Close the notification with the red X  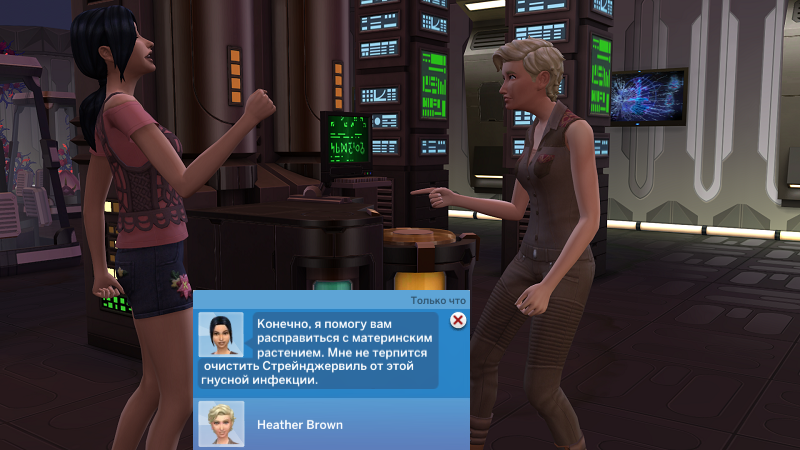(x=458, y=320)
